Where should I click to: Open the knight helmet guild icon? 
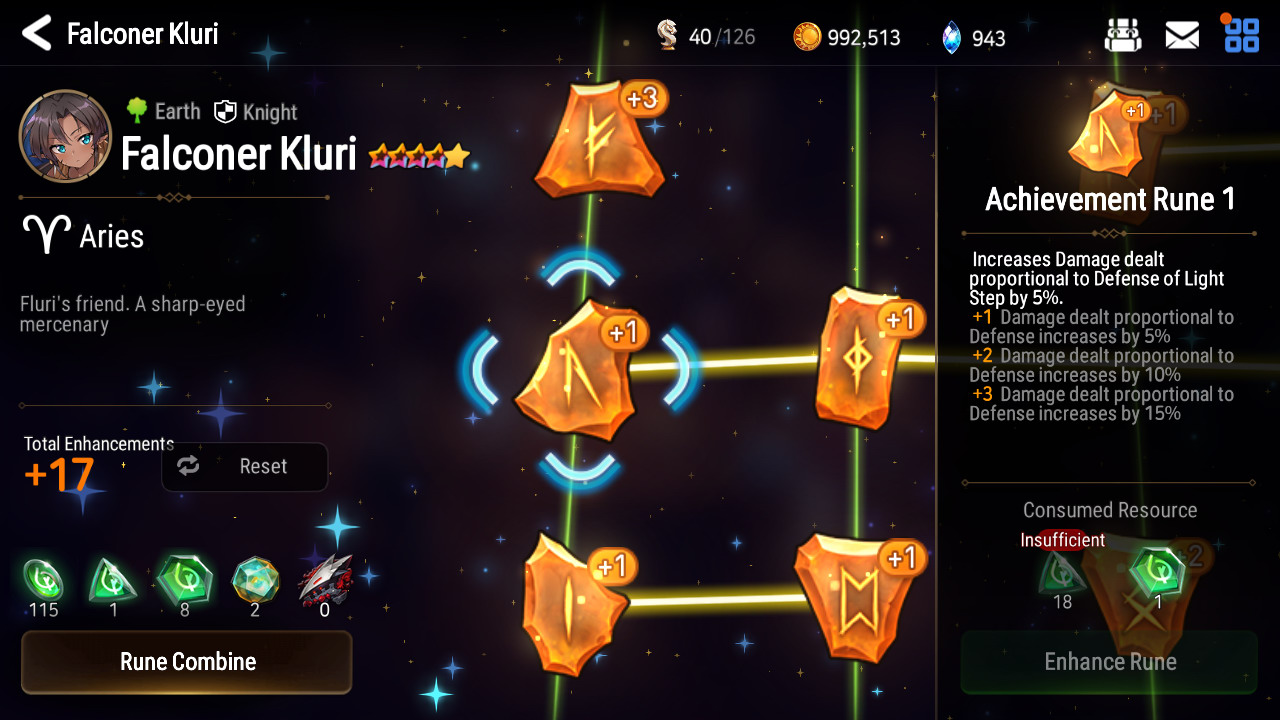[x=1123, y=36]
